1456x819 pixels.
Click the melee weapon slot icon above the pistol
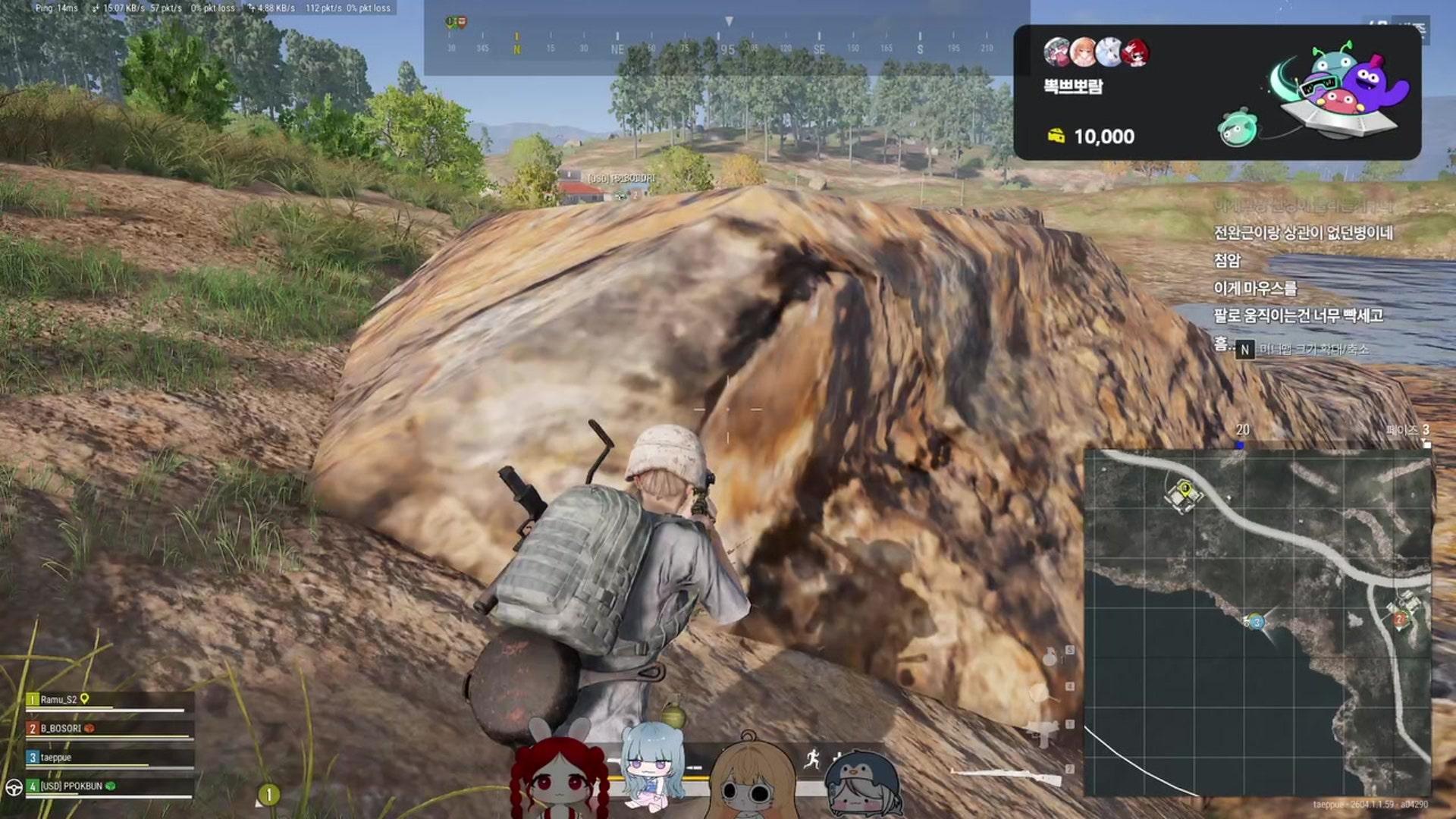point(1039,693)
